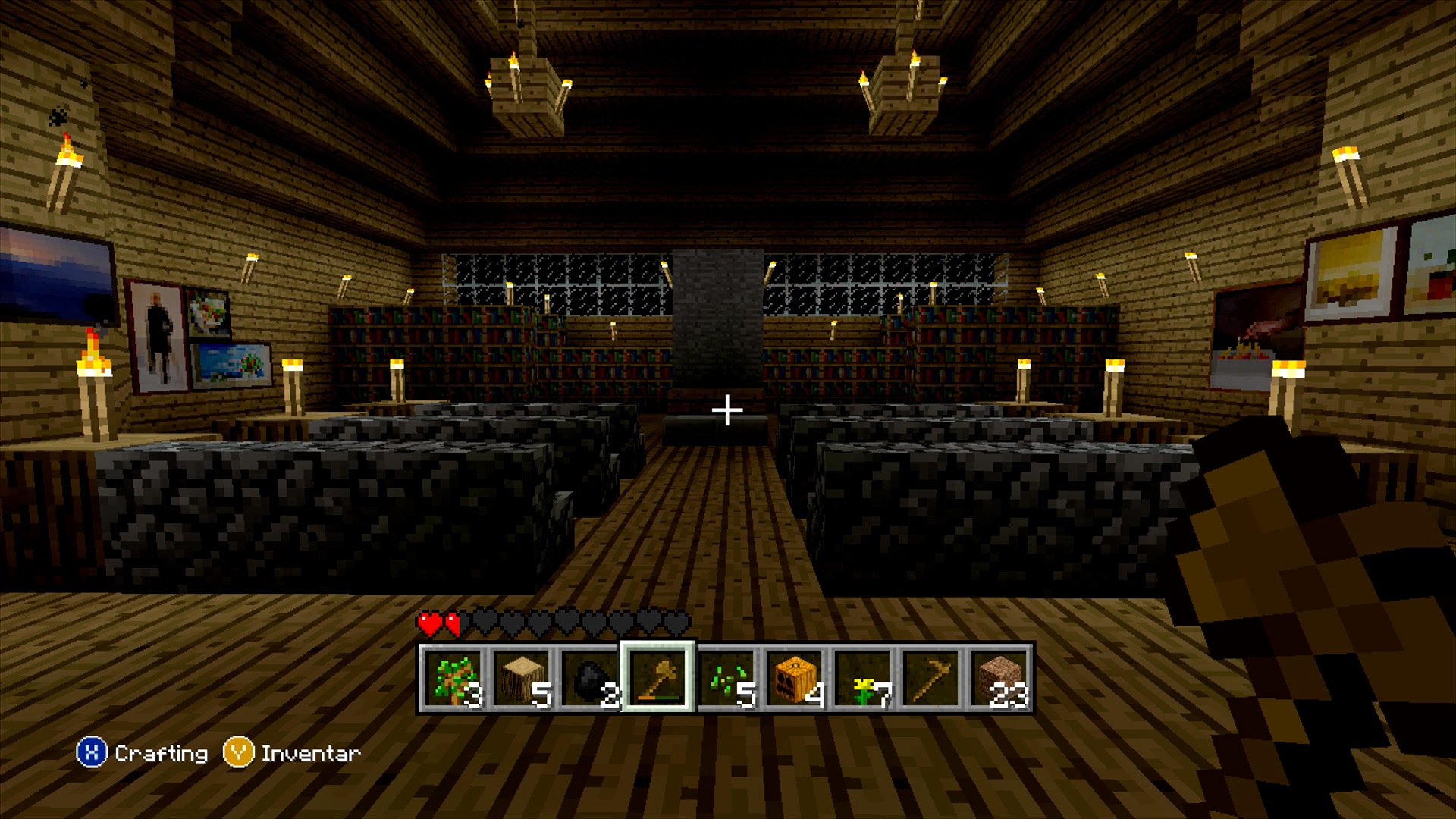Equip the wooden pickaxe from the hotbar
The image size is (1456, 819).
[930, 678]
